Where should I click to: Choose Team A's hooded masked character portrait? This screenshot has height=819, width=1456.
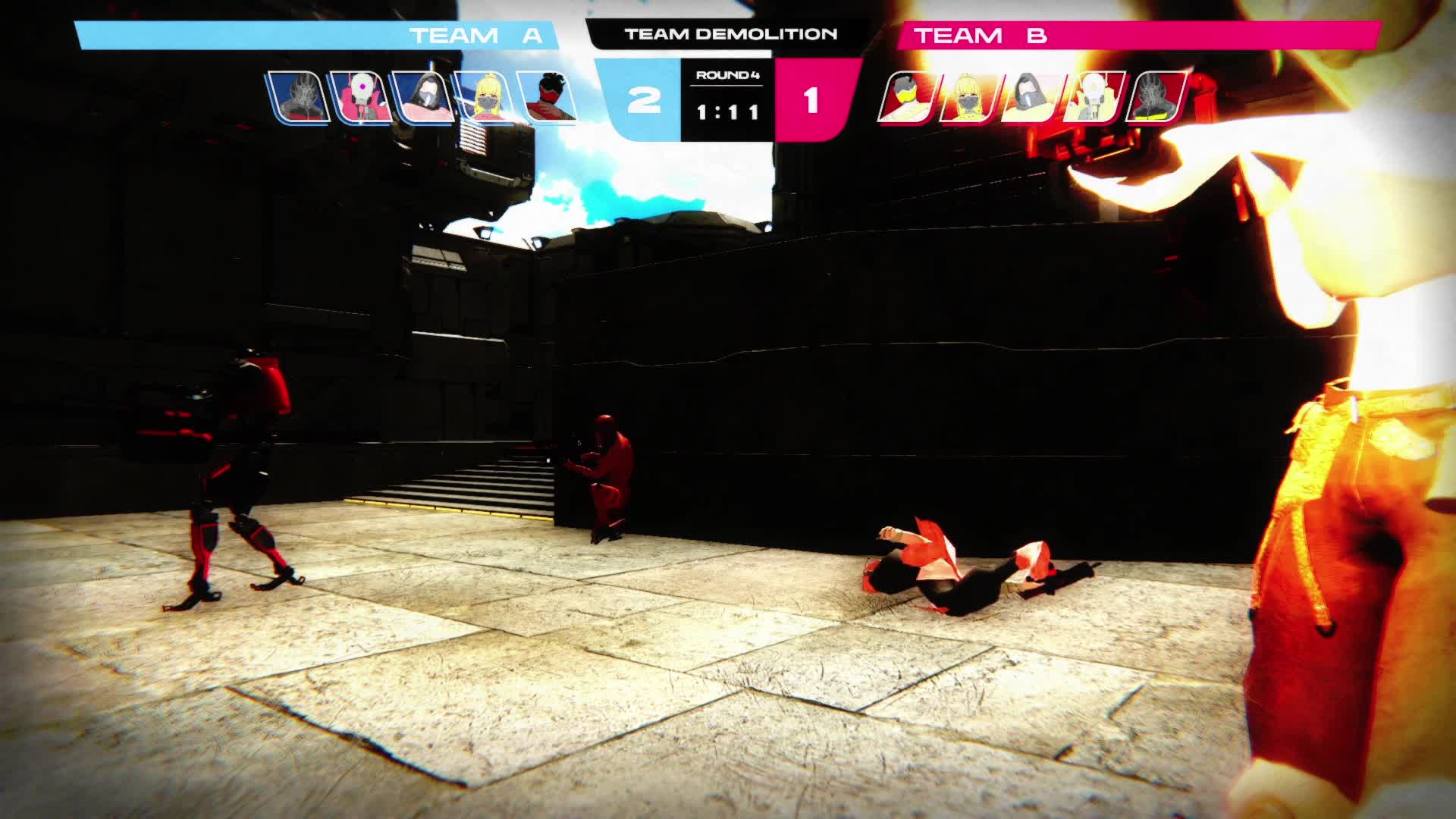(x=425, y=97)
